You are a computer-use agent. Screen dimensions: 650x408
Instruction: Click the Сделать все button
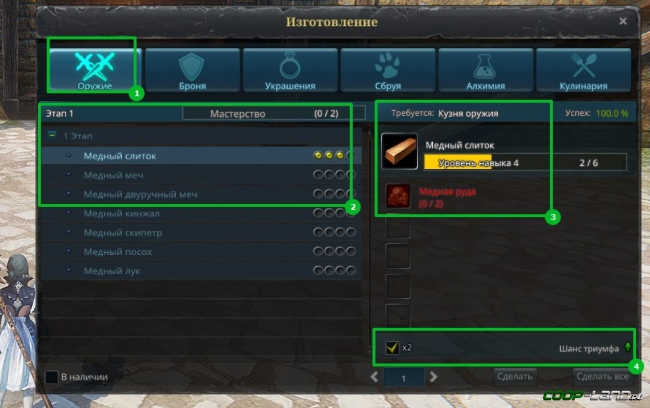[601, 377]
